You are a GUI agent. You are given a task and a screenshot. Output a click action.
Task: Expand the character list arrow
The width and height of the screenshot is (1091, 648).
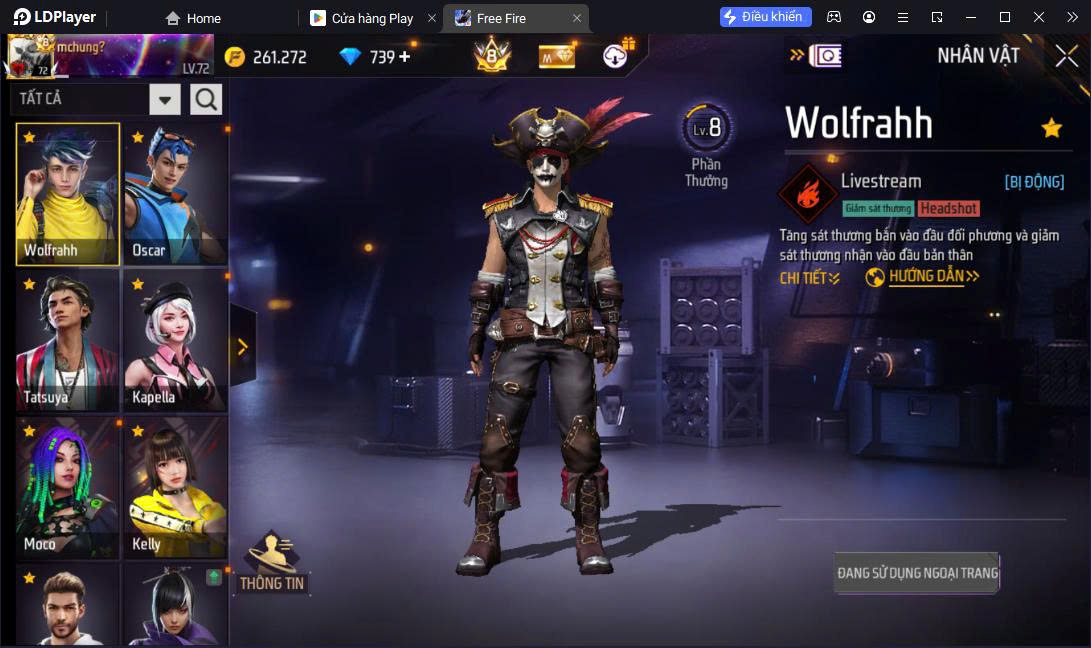coord(242,346)
